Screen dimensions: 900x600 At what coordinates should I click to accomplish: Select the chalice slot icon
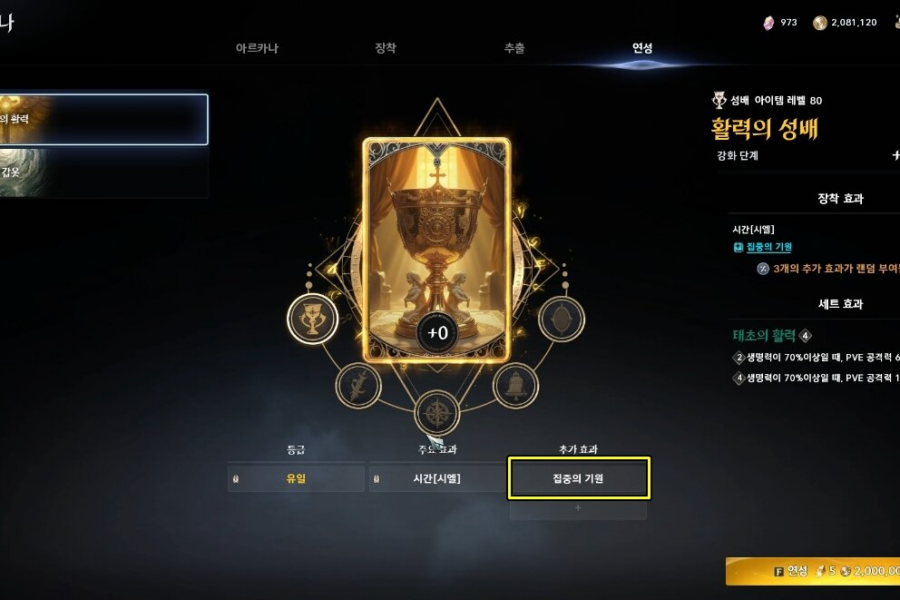312,319
